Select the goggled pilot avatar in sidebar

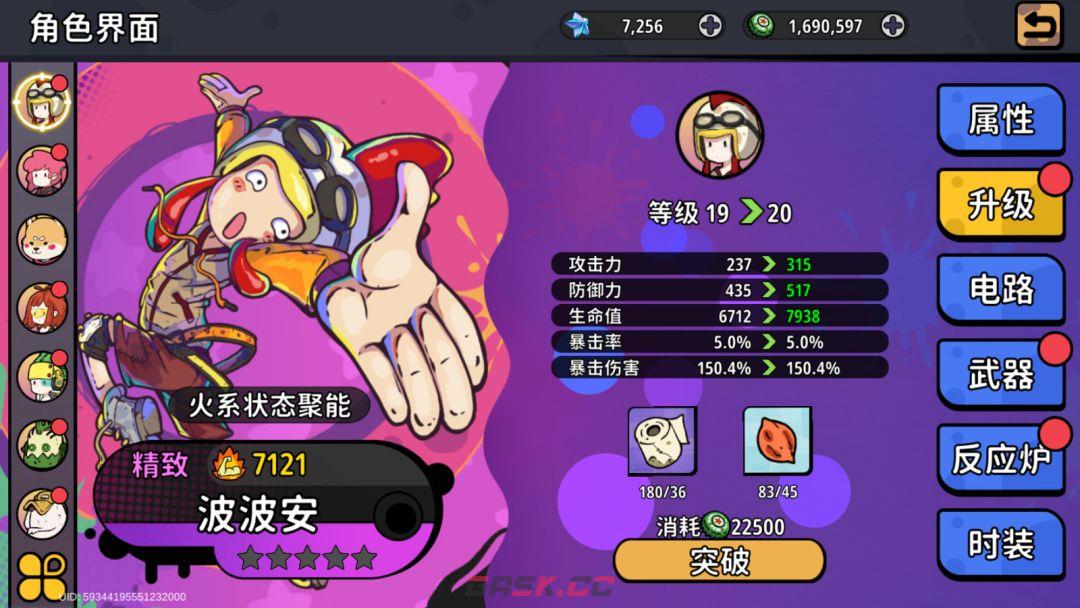tap(42, 99)
